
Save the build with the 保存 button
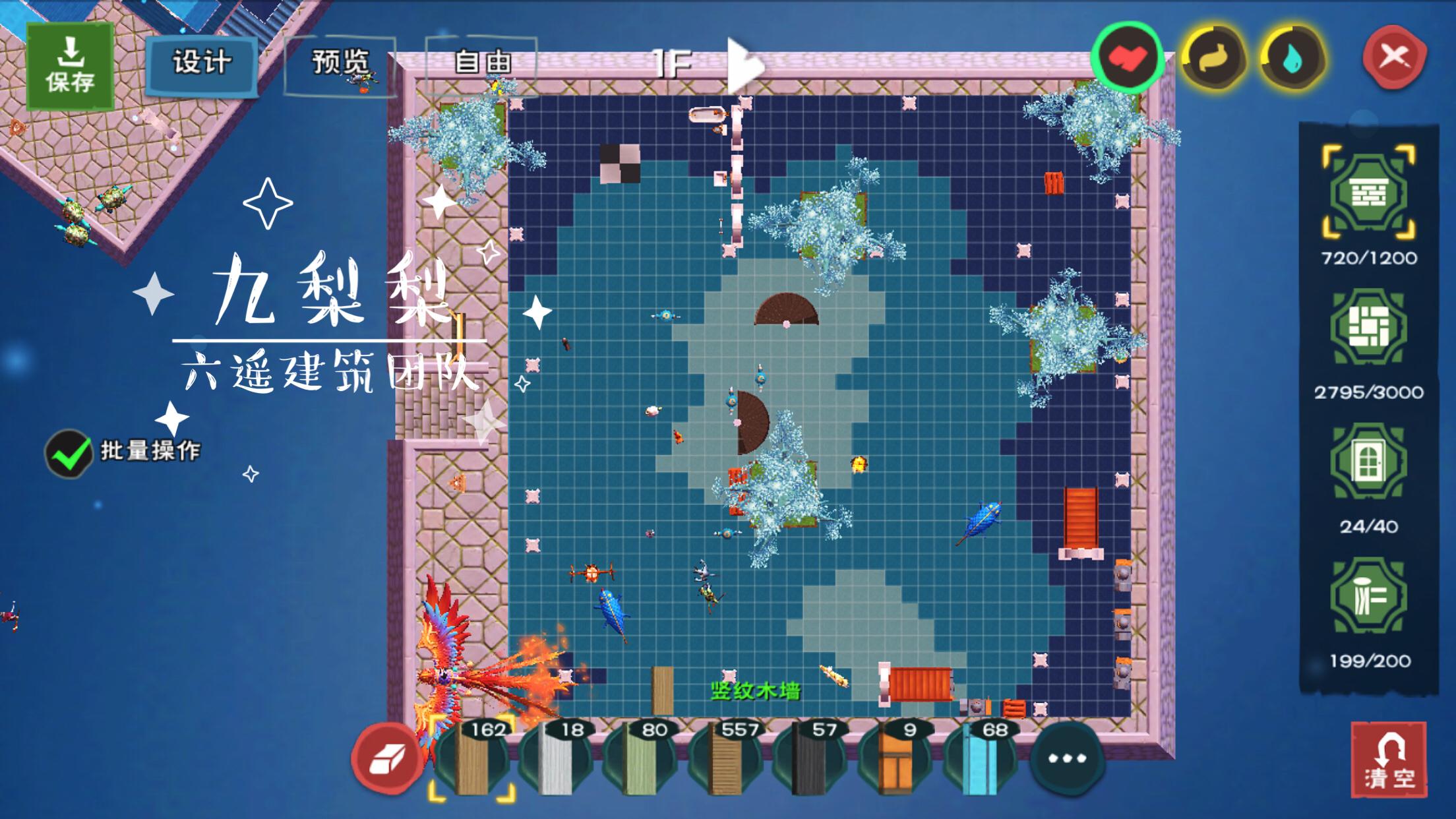pos(70,66)
